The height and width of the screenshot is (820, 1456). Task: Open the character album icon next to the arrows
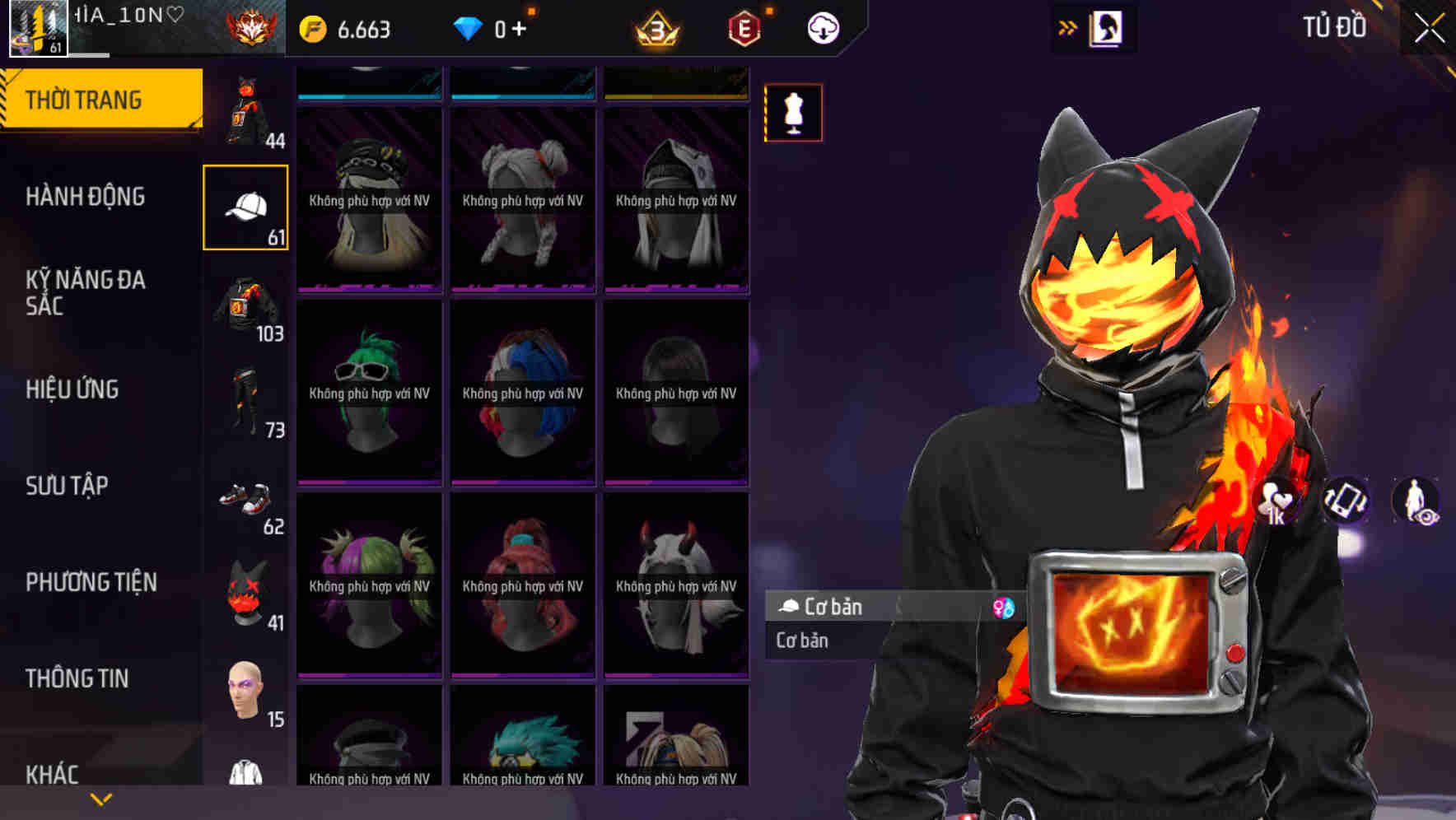tap(1104, 26)
